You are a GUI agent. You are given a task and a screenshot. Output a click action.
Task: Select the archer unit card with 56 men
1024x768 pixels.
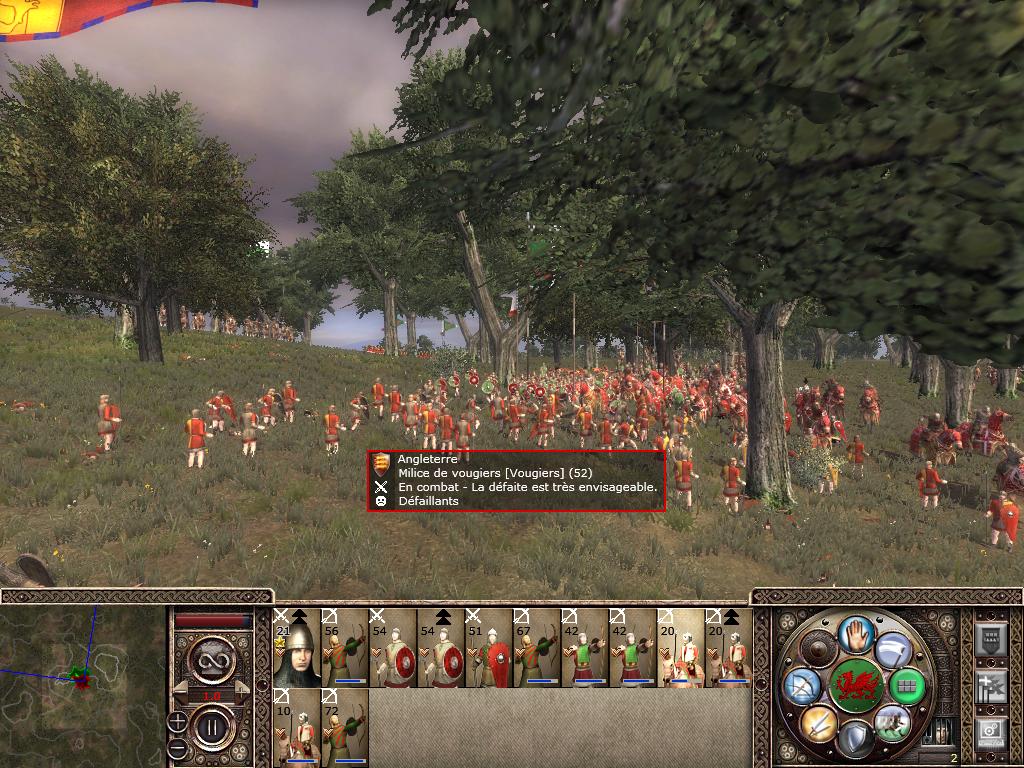point(345,648)
